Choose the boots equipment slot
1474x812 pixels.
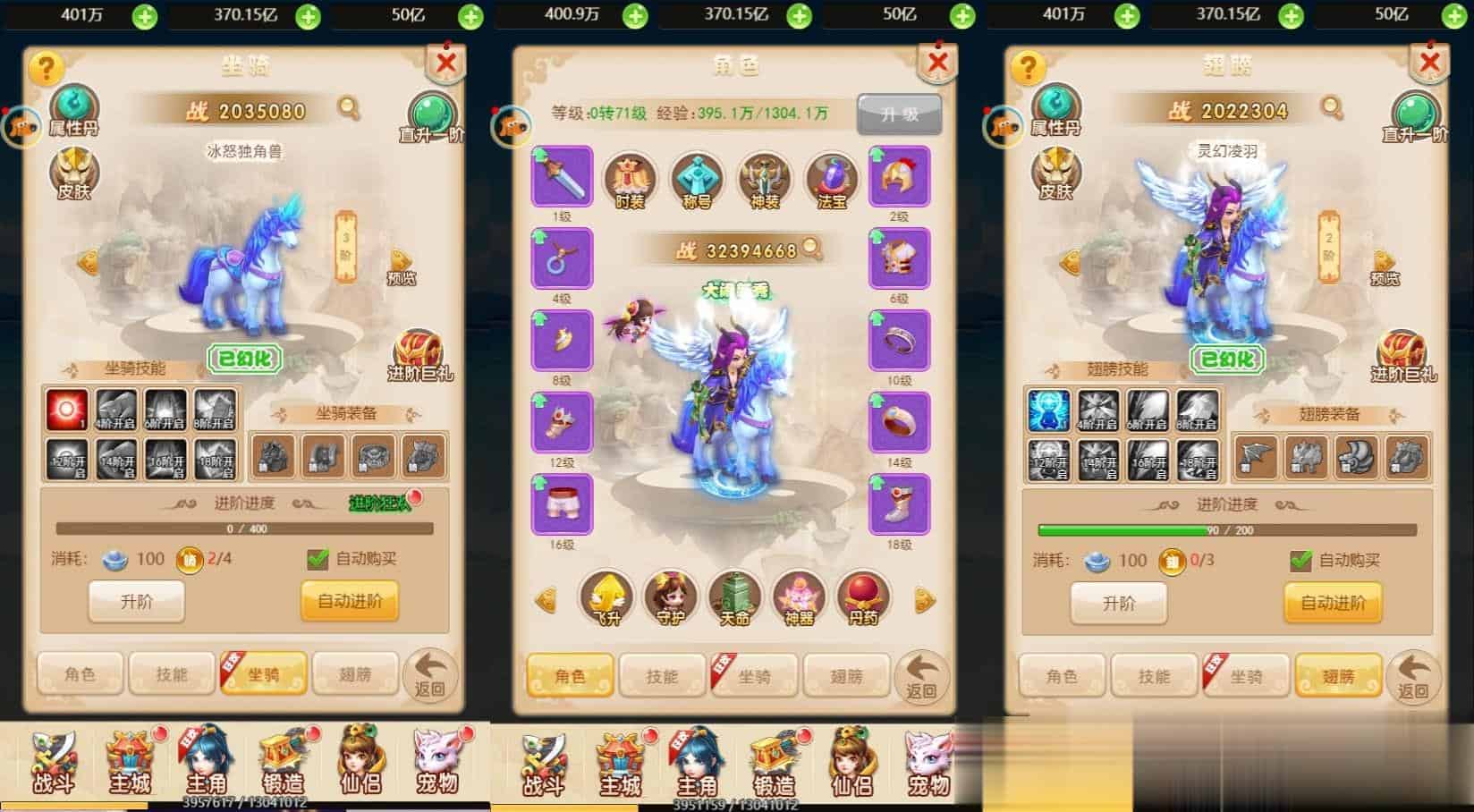click(899, 505)
